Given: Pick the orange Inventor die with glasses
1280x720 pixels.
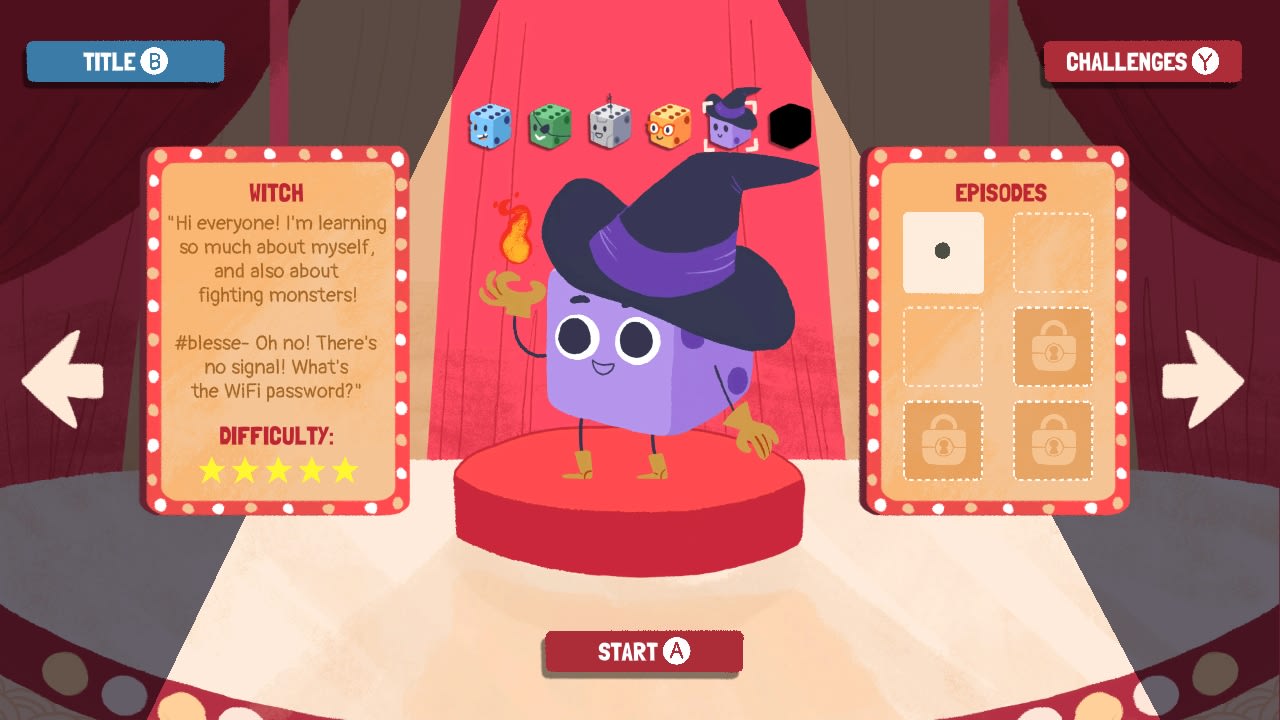Looking at the screenshot, I should [x=669, y=123].
